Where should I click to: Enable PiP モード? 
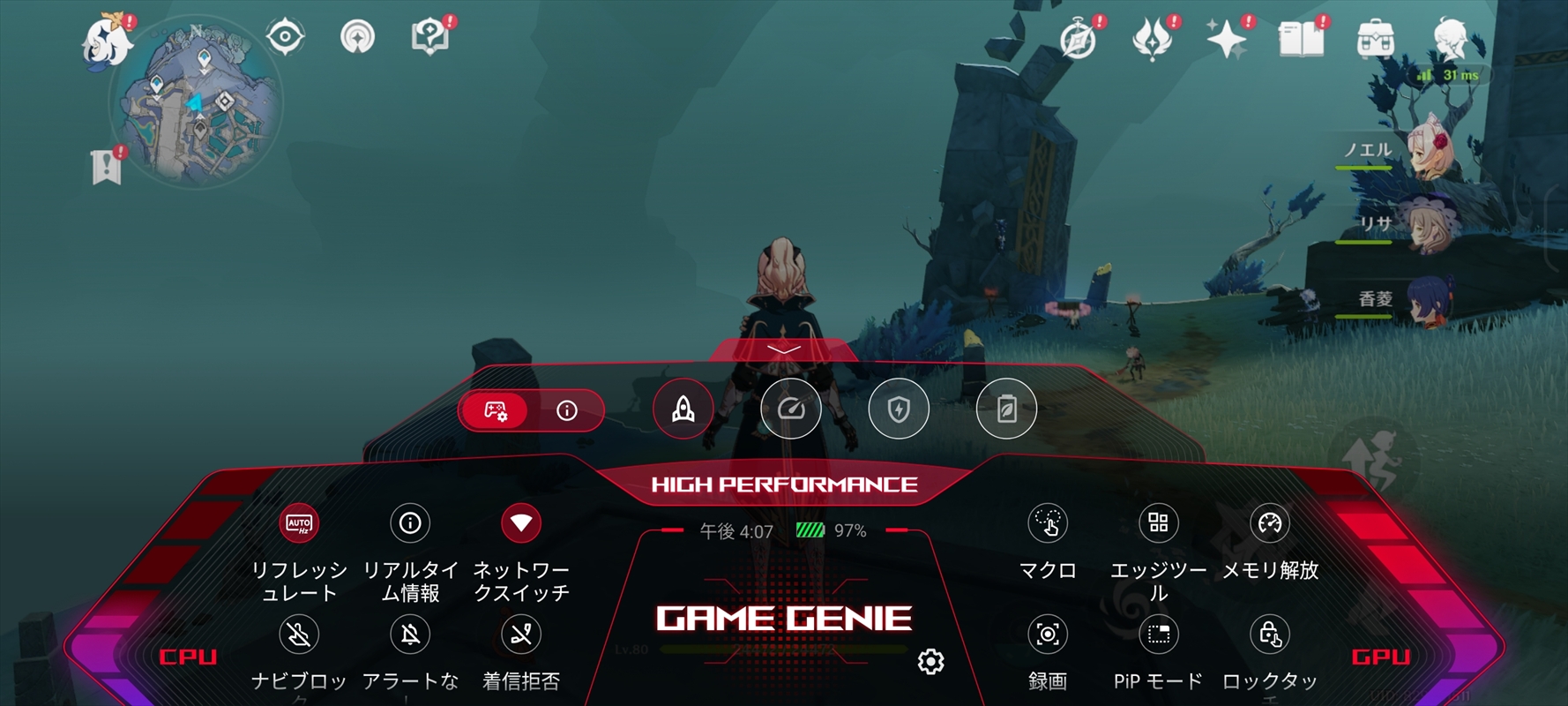(1159, 635)
